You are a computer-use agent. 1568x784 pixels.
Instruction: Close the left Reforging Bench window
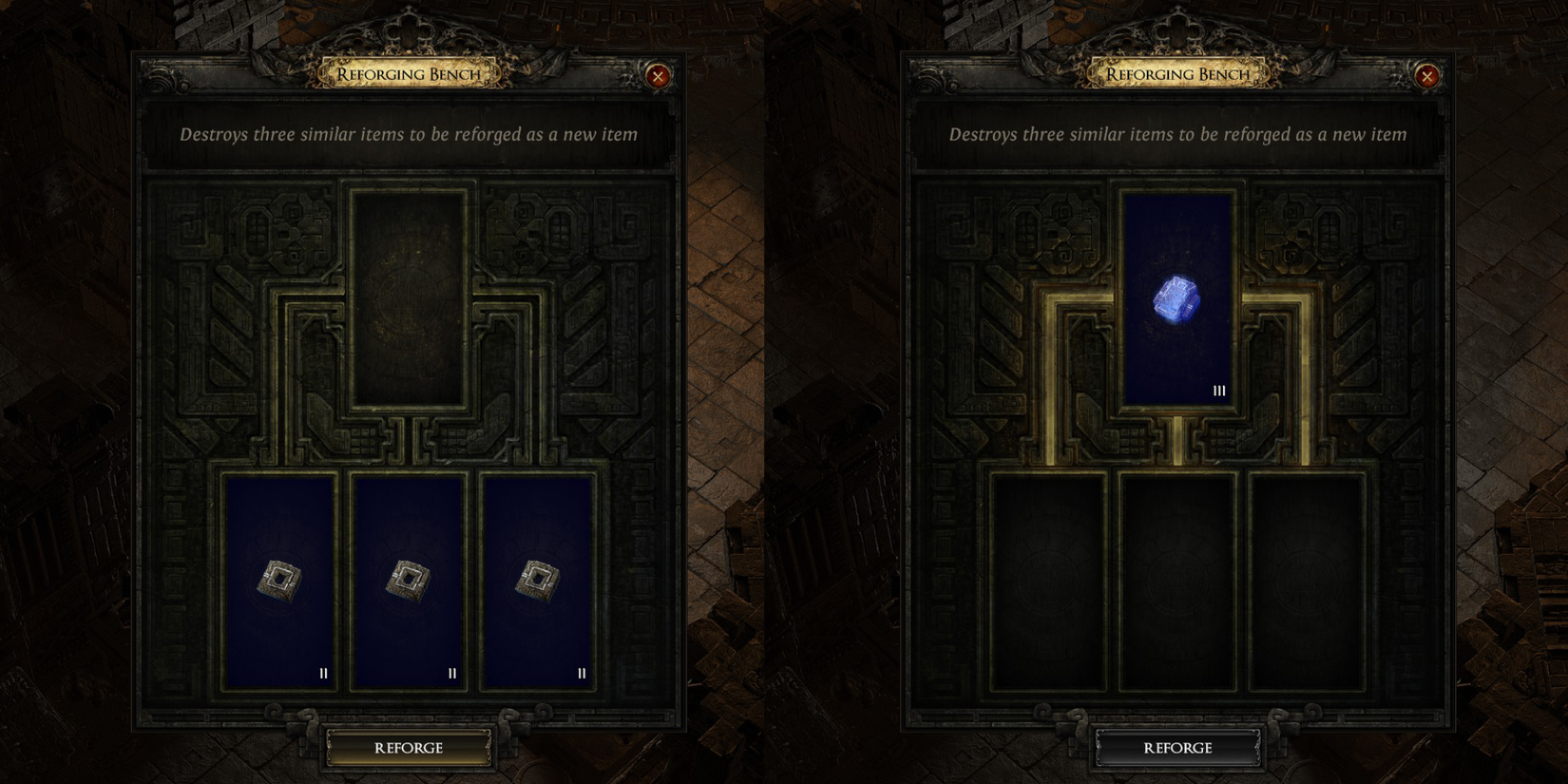click(x=656, y=77)
